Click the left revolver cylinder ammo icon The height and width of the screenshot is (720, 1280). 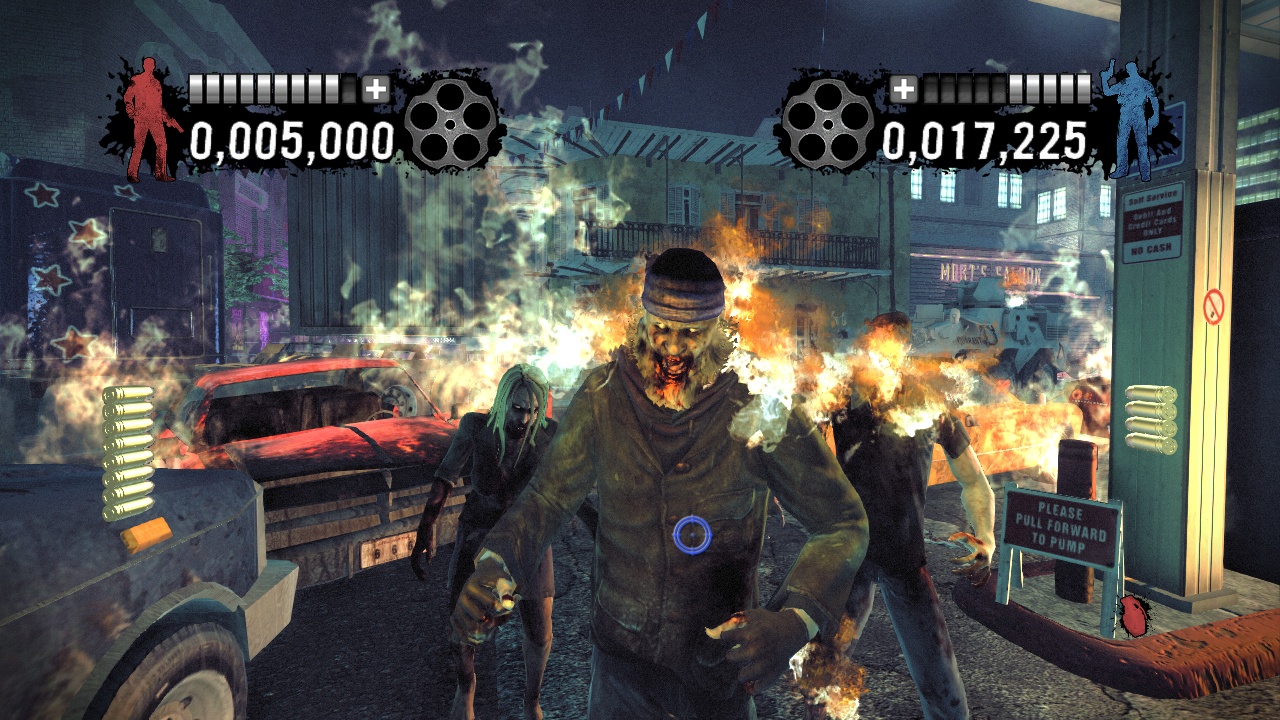(451, 125)
